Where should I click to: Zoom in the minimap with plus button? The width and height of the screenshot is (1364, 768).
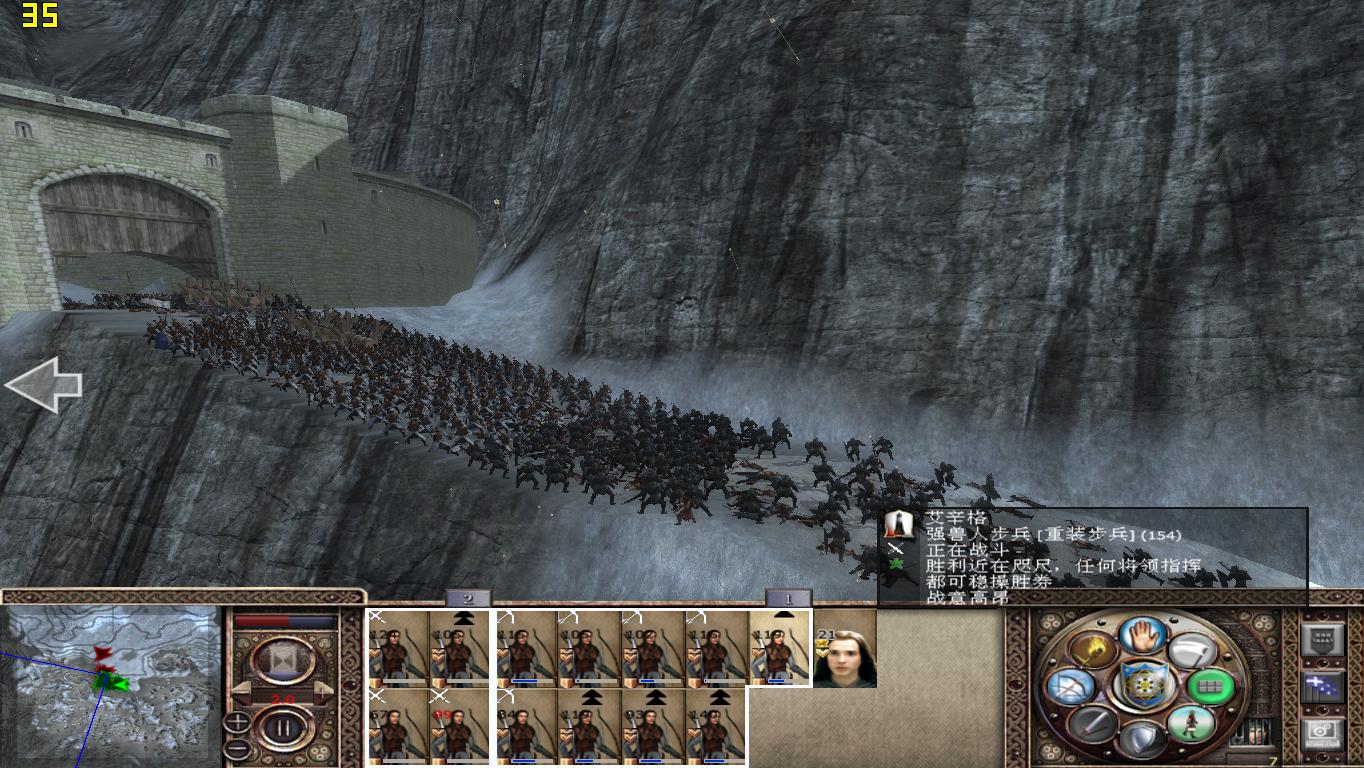click(237, 722)
